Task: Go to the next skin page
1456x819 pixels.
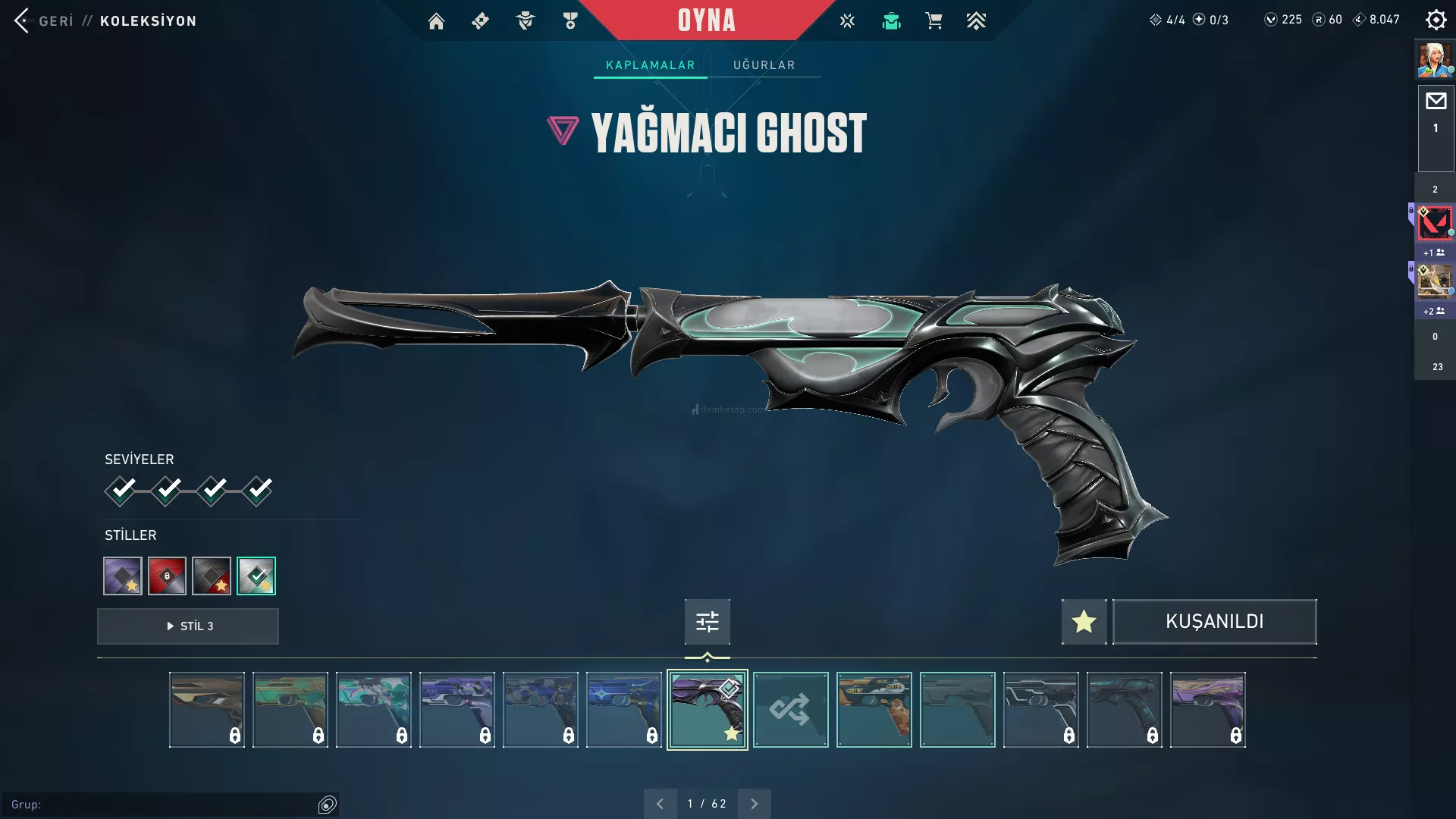Action: pyautogui.click(x=754, y=804)
